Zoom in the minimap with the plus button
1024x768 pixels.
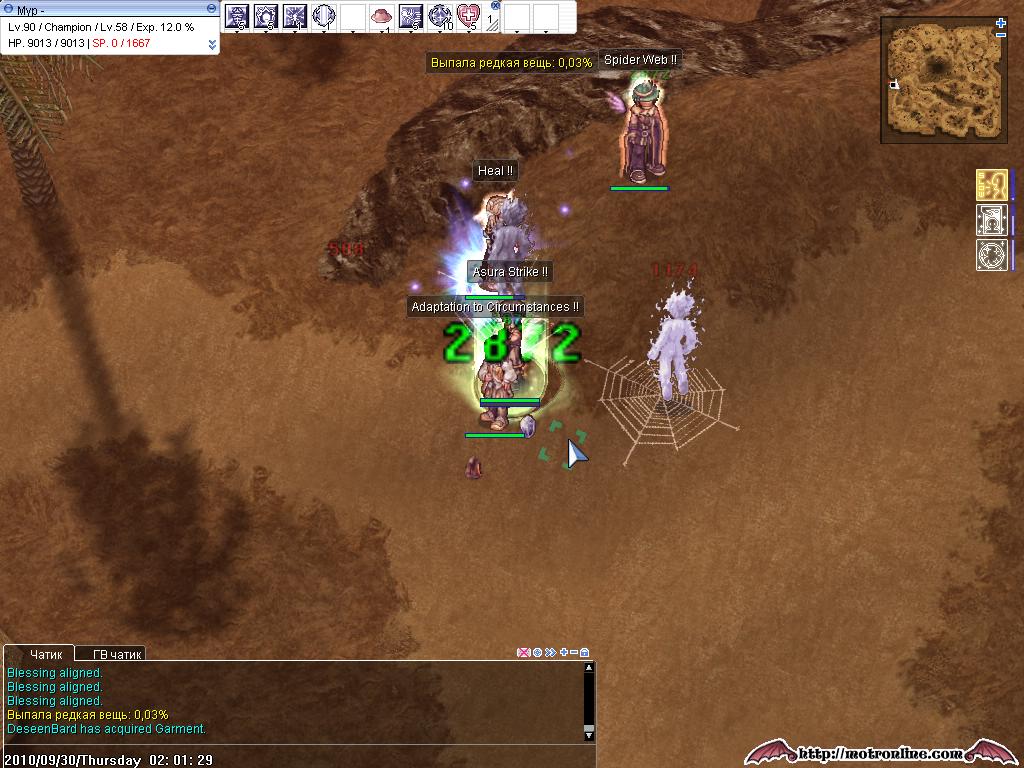pos(1001,23)
